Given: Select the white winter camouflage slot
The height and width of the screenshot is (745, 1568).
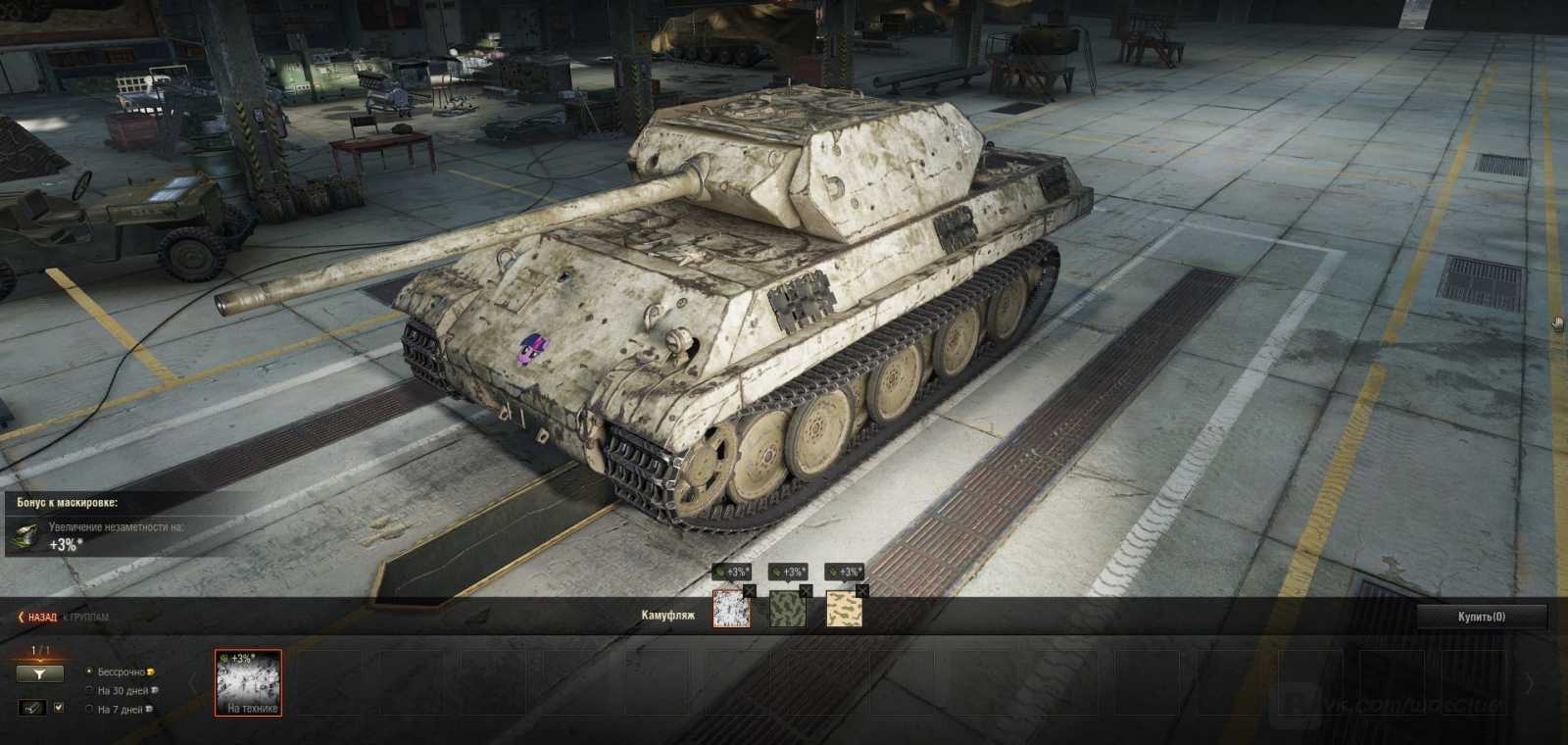Looking at the screenshot, I should pos(731,609).
